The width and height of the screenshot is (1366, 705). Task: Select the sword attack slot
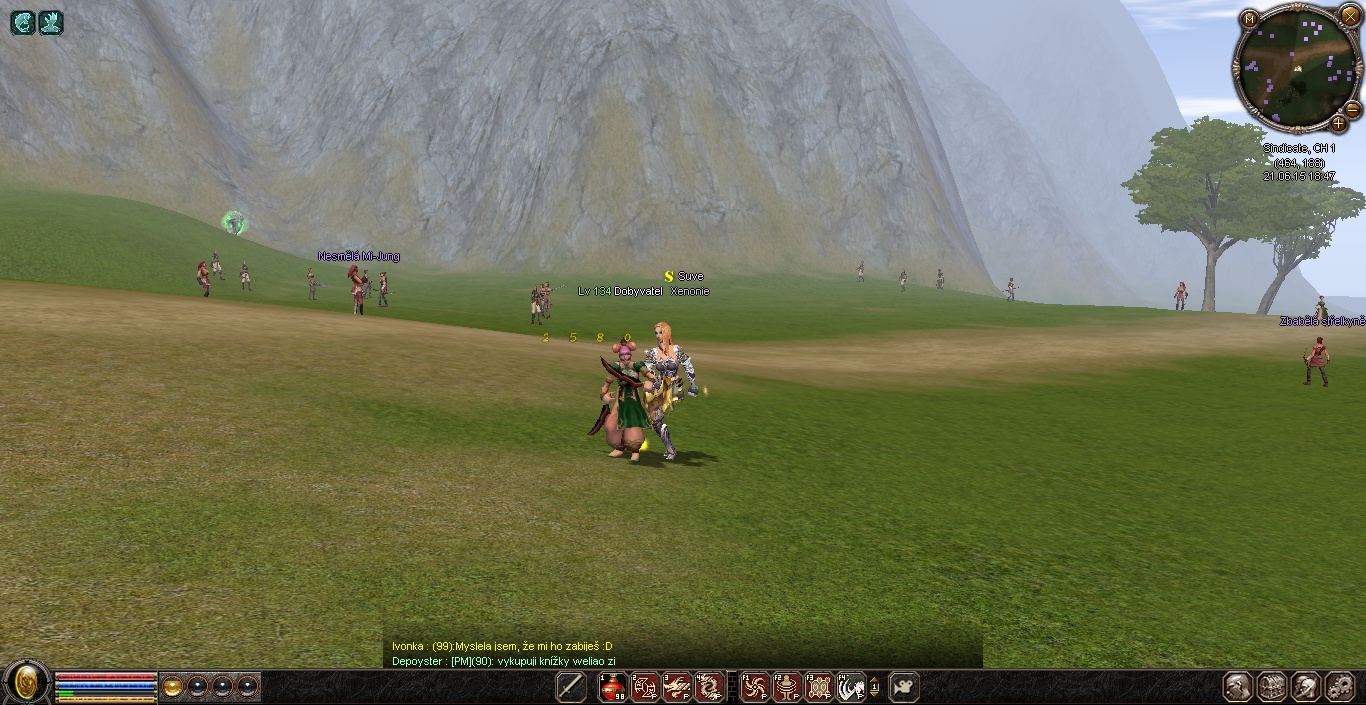[571, 687]
